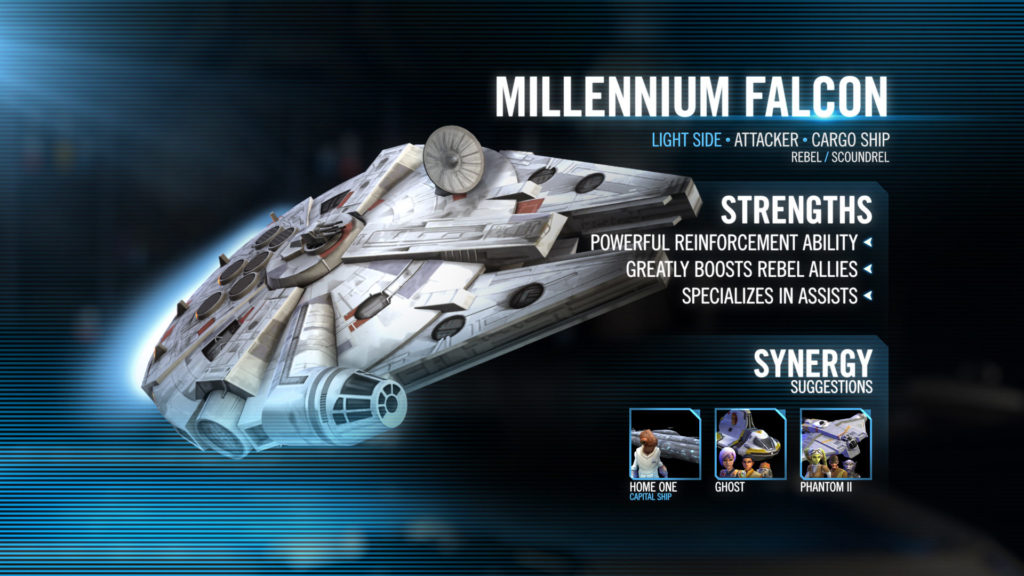The height and width of the screenshot is (576, 1024).
Task: Select the Home One capital ship portrait
Action: (x=665, y=443)
